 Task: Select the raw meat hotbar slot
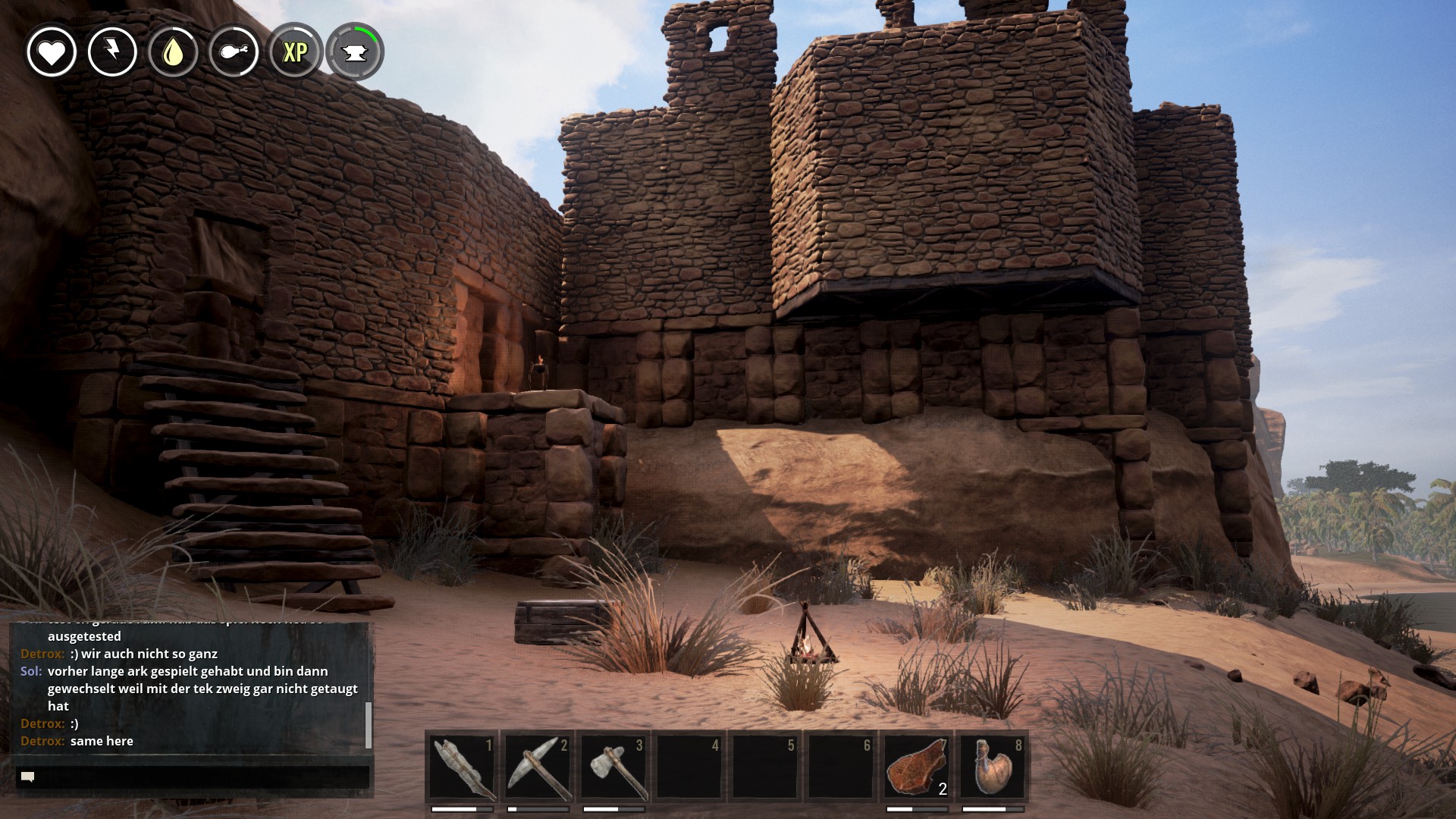click(x=916, y=767)
